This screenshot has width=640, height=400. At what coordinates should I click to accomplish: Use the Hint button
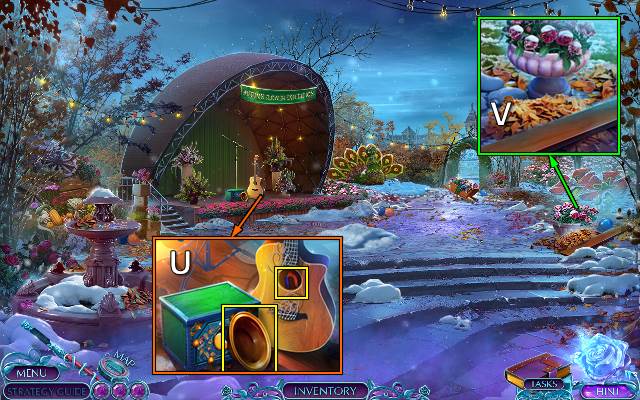tap(600, 391)
